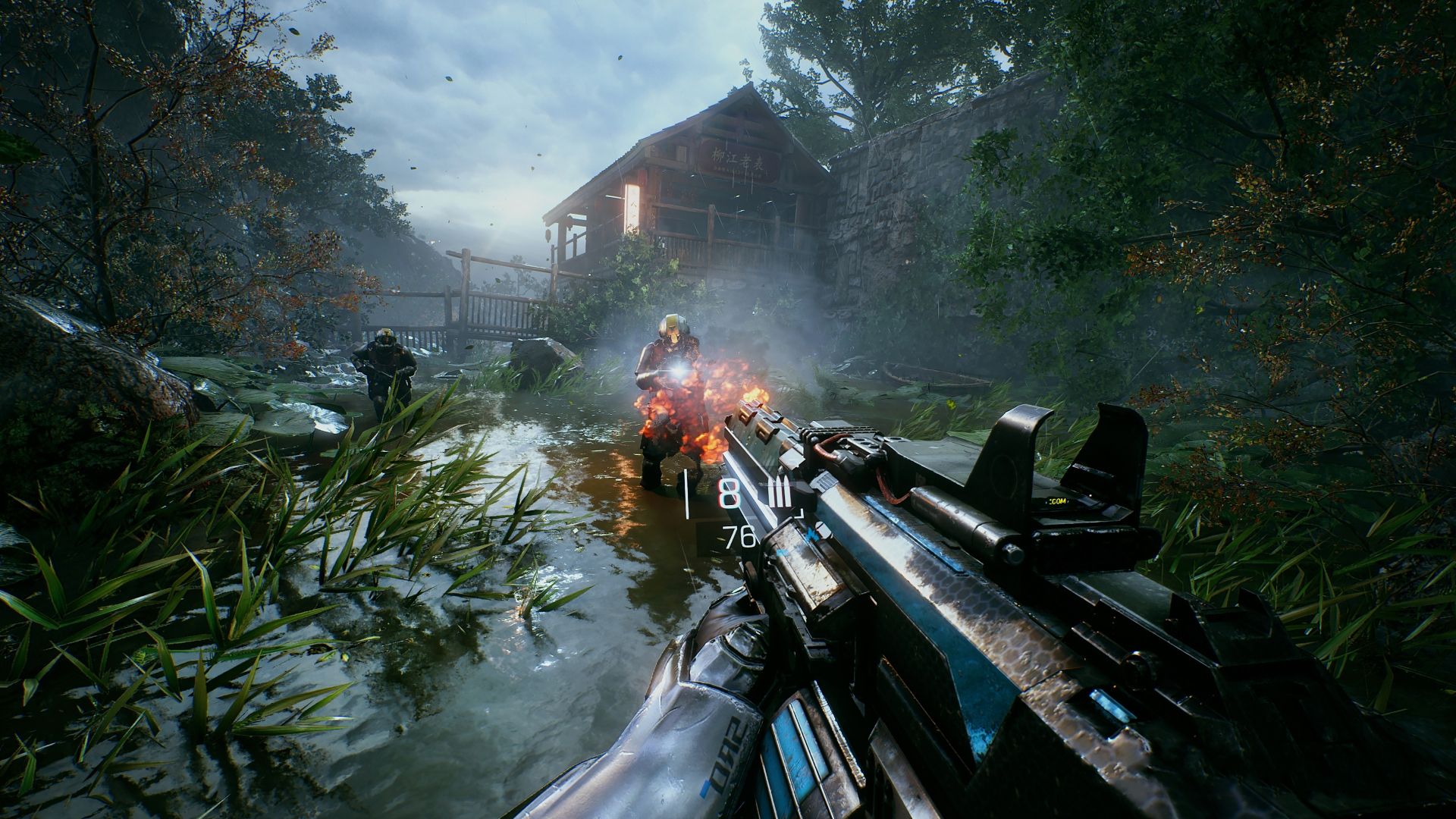Click the red dot in the sight reticle
Viewport: 1456px width, 819px height.
pos(1090,495)
